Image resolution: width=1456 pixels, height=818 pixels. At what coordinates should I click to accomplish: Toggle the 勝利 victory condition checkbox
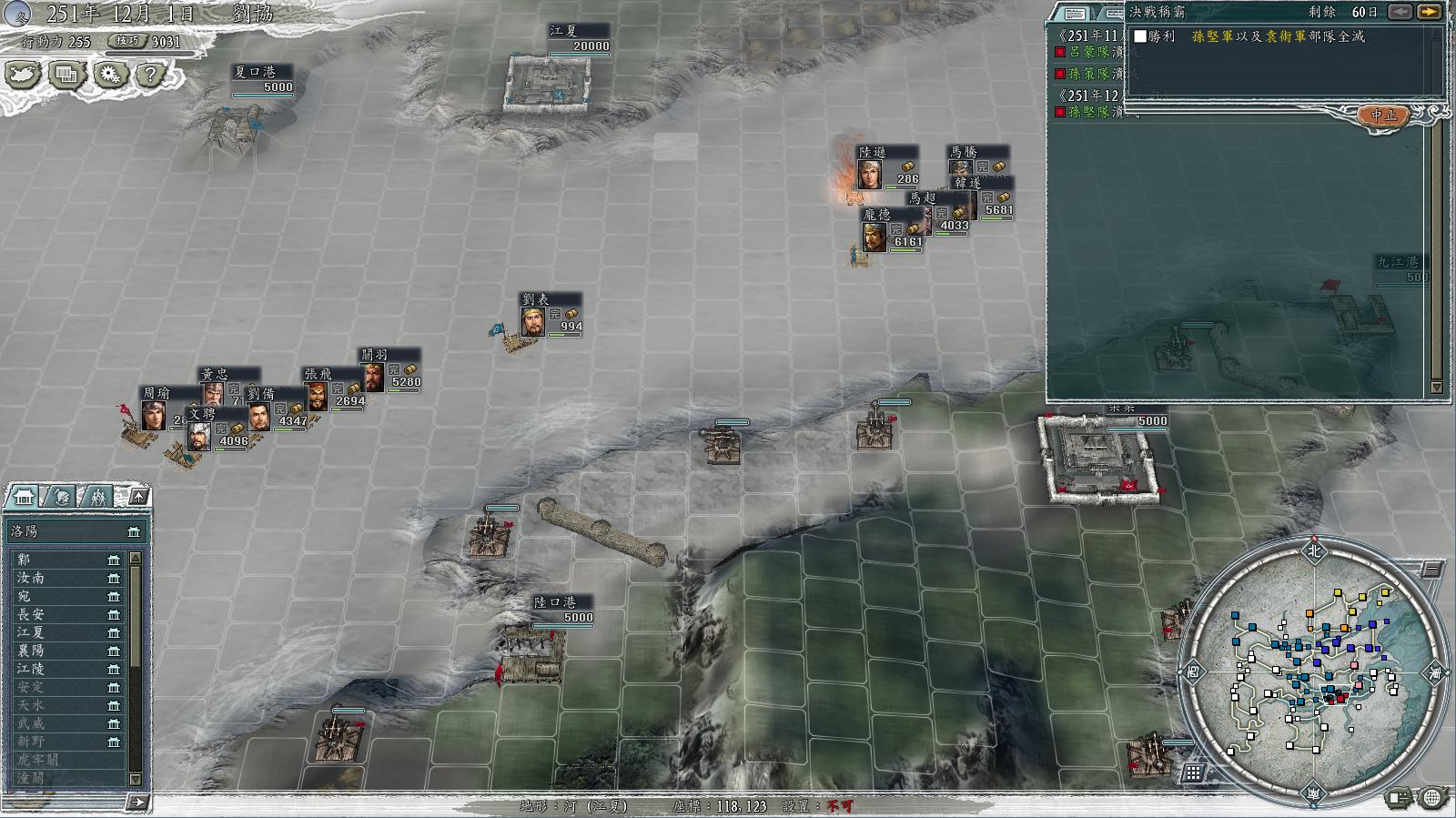pyautogui.click(x=1140, y=36)
